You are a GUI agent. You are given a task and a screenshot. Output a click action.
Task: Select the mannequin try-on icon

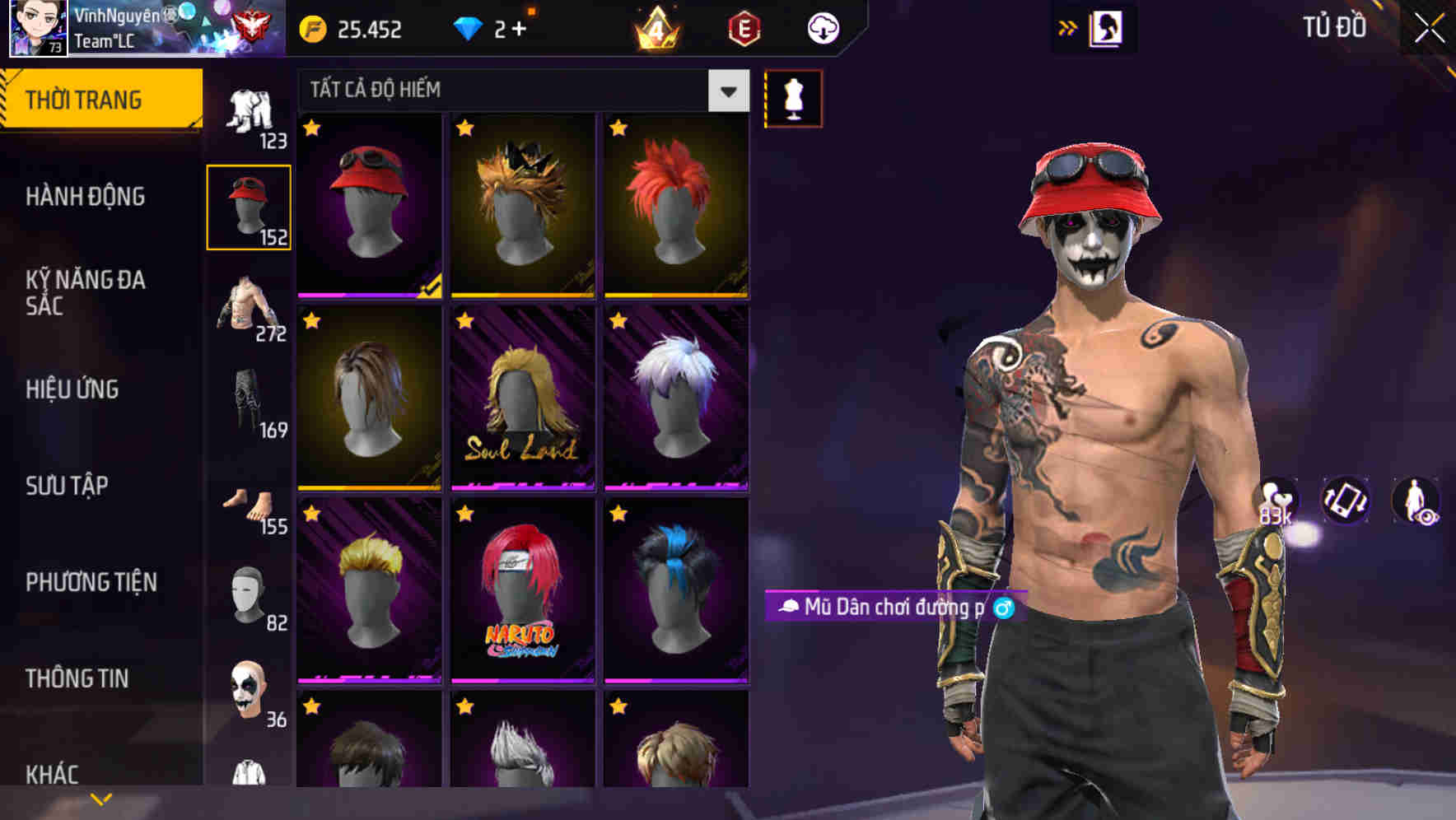(792, 99)
